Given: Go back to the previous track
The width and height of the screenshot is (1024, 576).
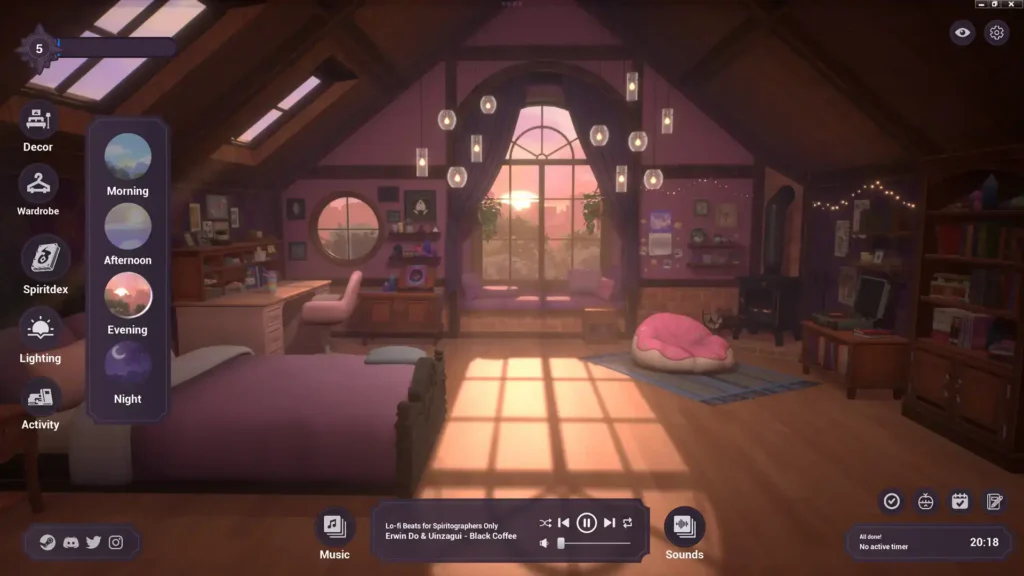Looking at the screenshot, I should (564, 522).
